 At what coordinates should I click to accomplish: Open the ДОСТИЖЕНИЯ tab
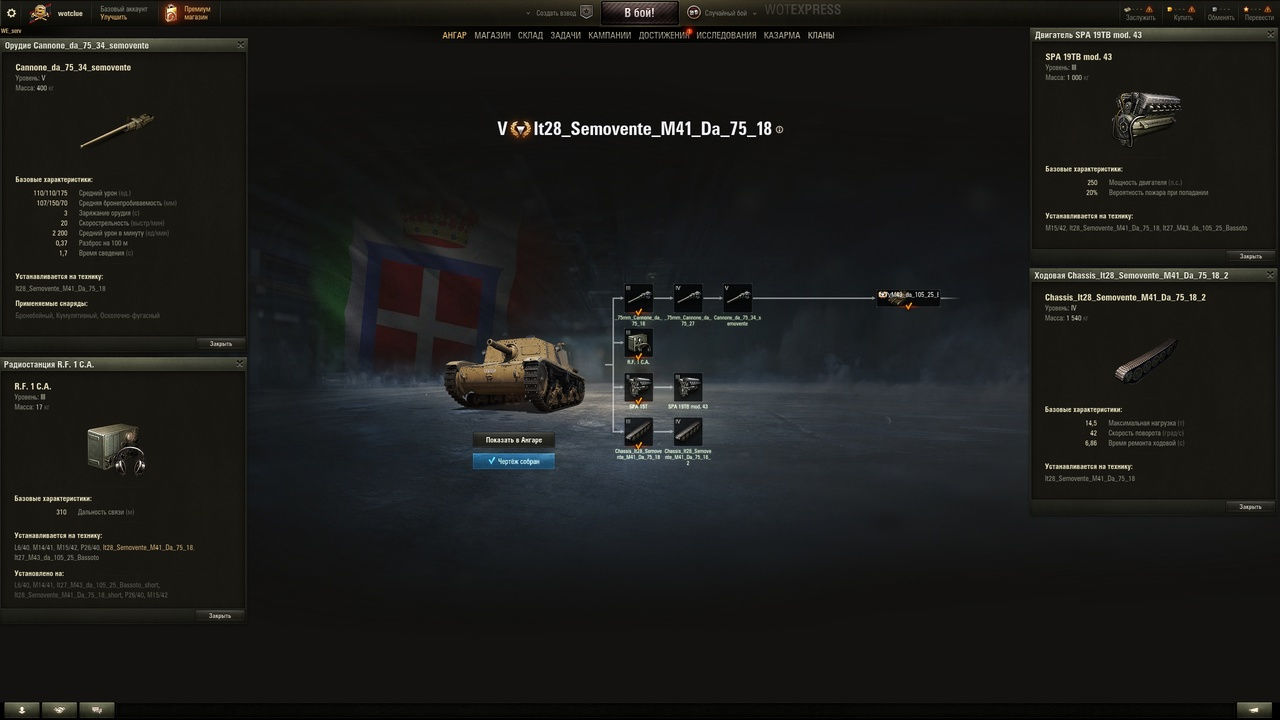(x=663, y=35)
